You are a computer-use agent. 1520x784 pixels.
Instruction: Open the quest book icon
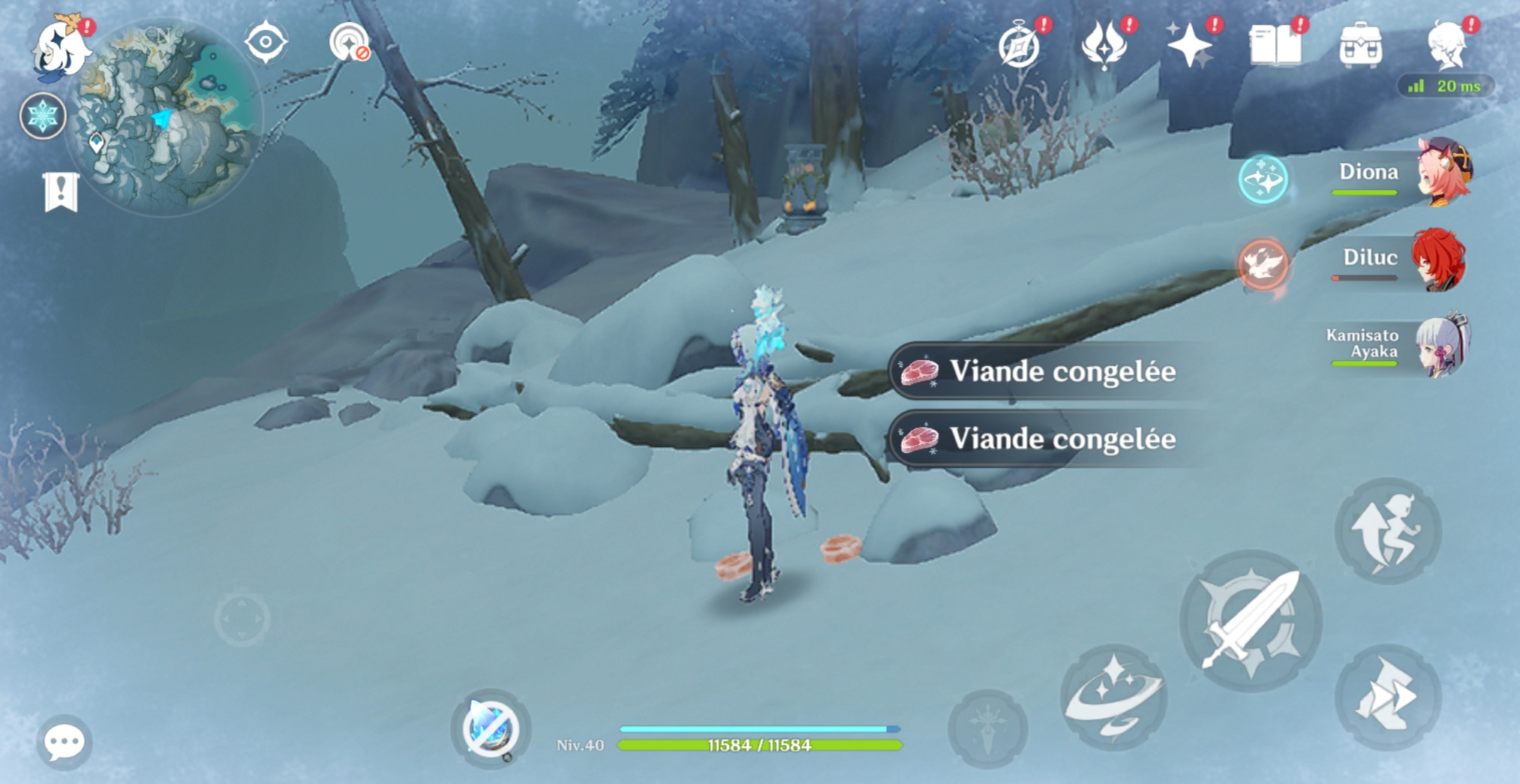[x=1277, y=44]
